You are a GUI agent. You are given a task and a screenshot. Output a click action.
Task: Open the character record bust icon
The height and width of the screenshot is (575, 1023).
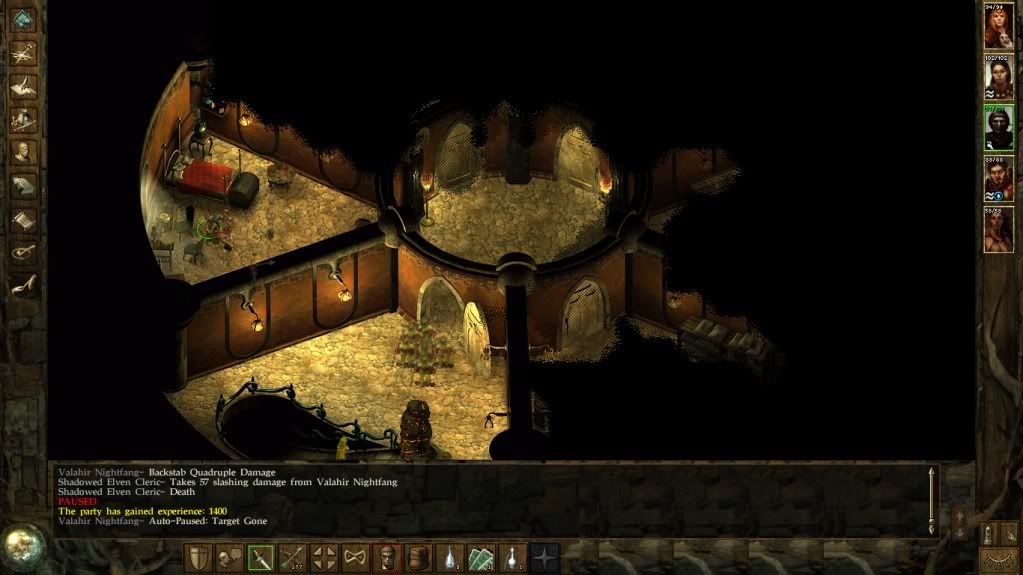tap(22, 152)
